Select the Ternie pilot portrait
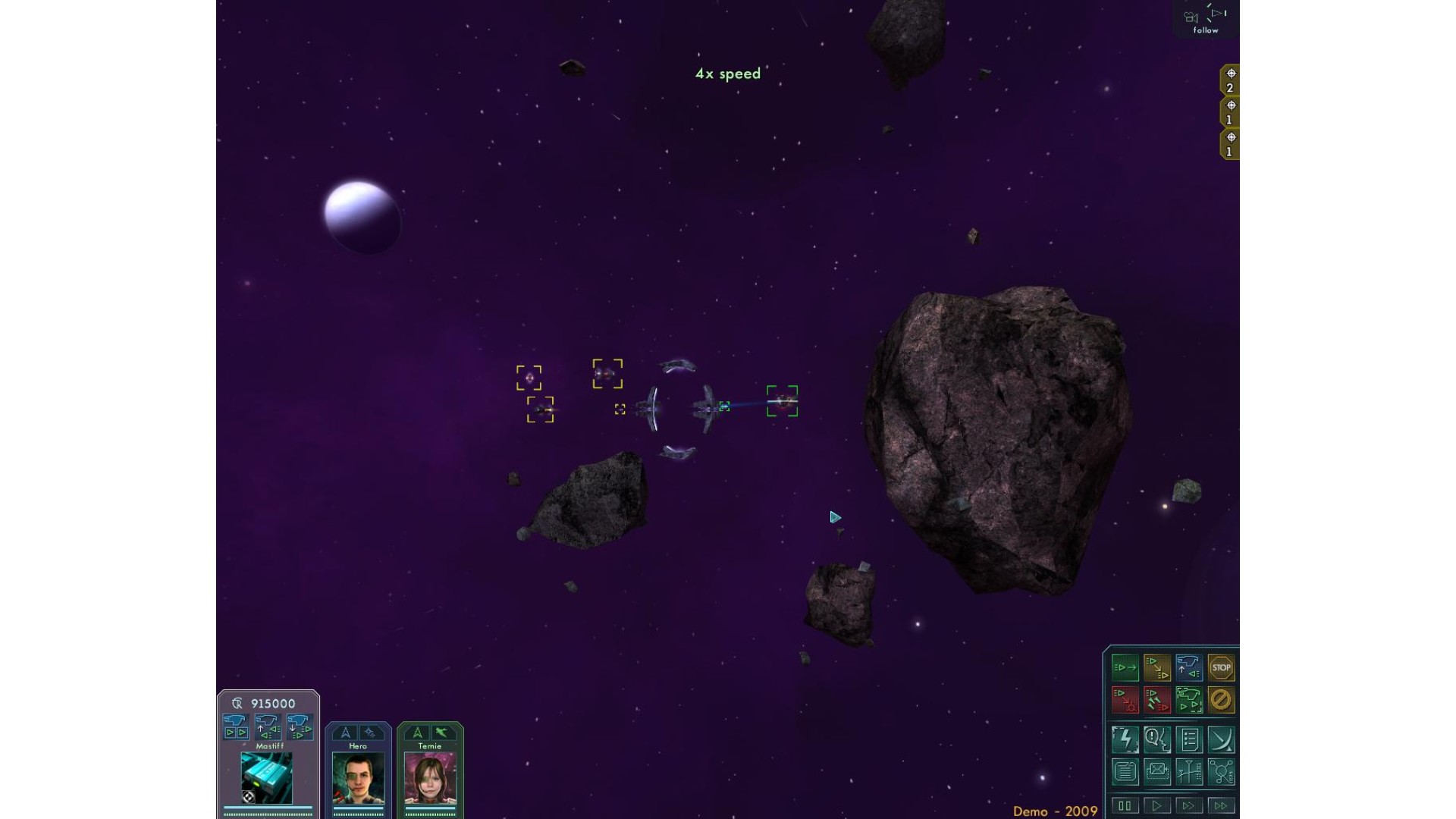This screenshot has width=1456, height=819. tap(430, 779)
